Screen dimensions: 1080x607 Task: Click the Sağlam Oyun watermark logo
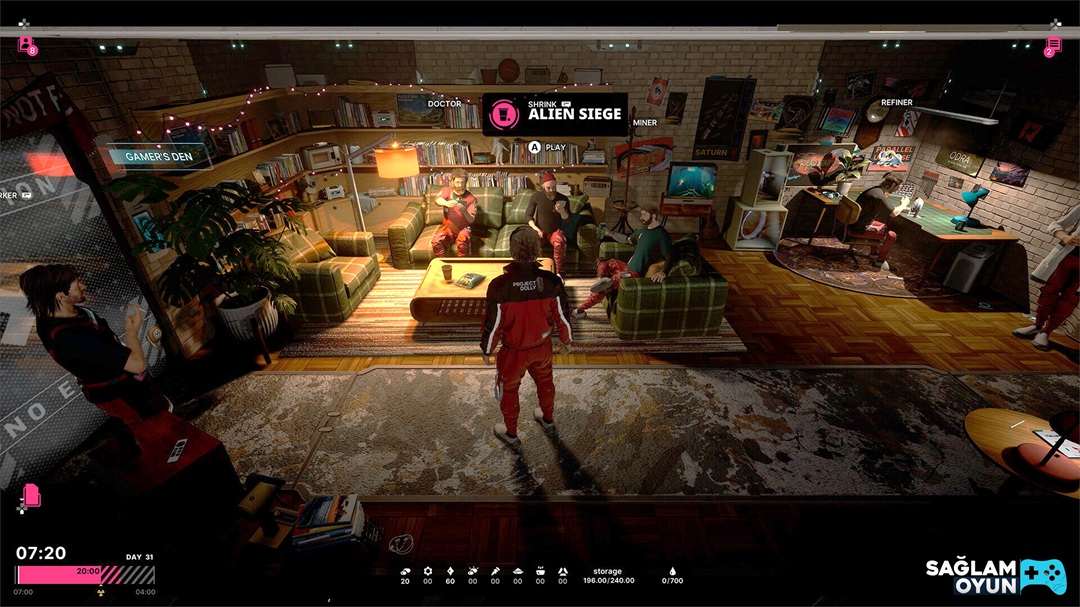click(x=995, y=575)
